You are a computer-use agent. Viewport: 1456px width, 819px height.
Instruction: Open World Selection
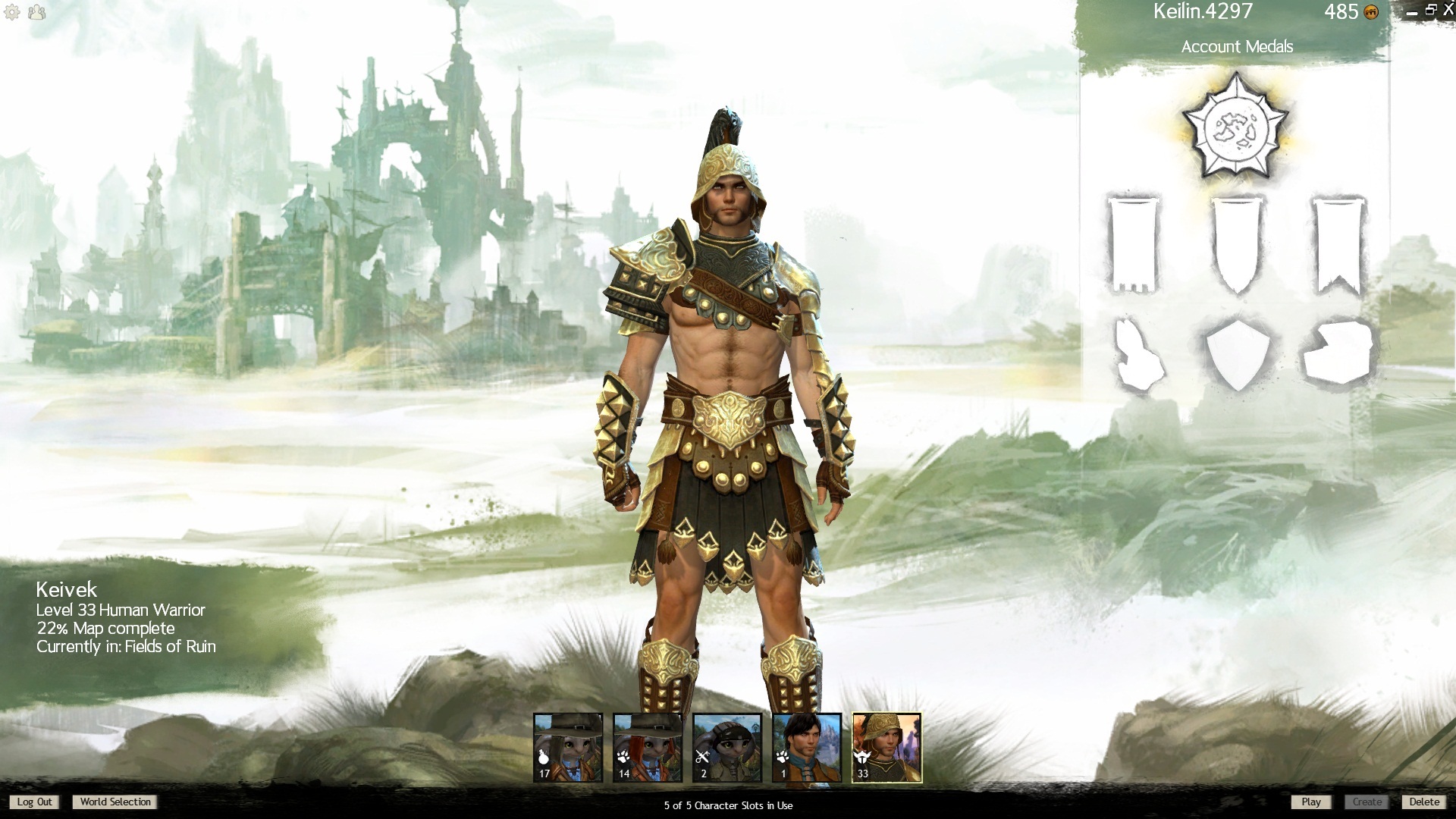pos(115,802)
